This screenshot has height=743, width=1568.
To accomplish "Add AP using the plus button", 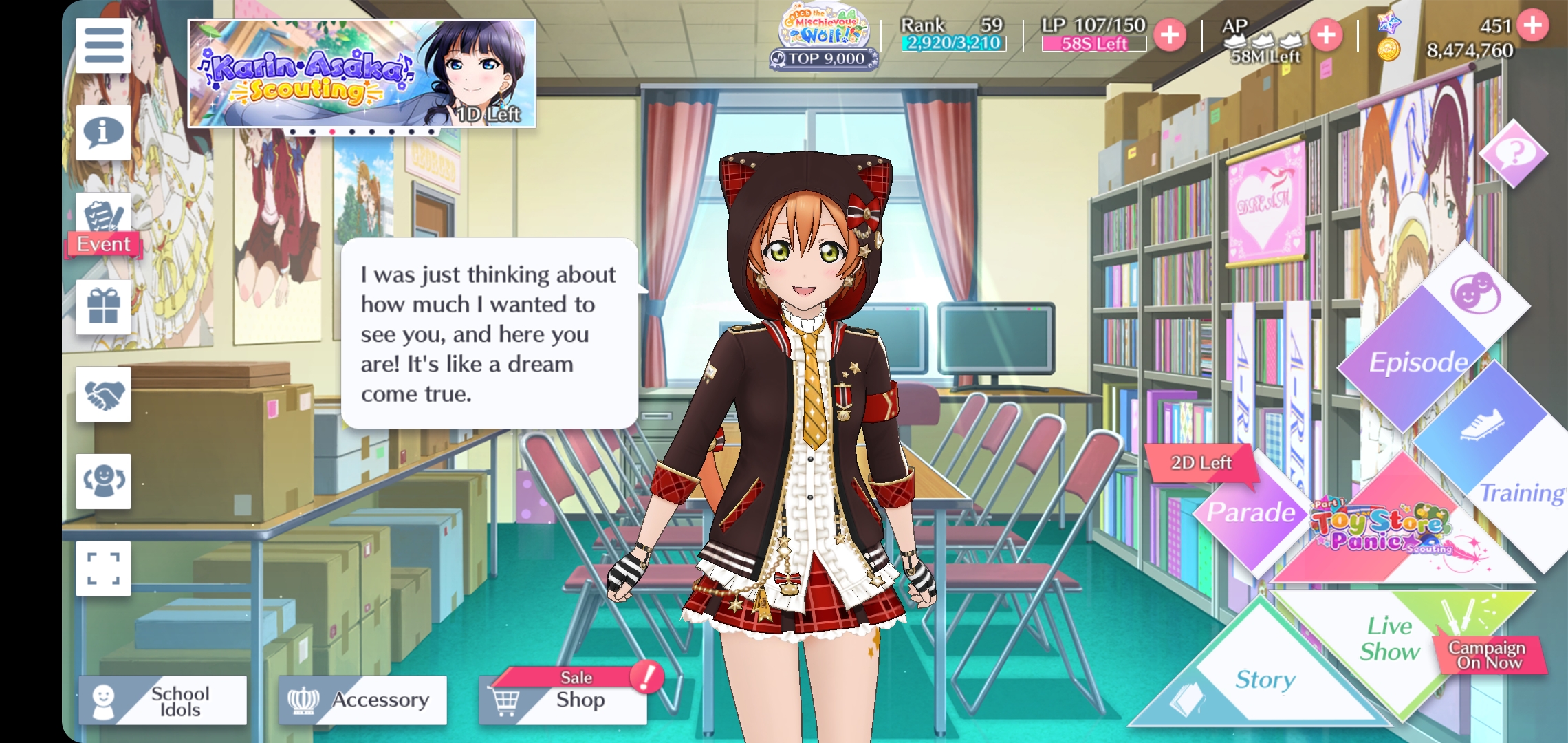I will tap(1326, 34).
